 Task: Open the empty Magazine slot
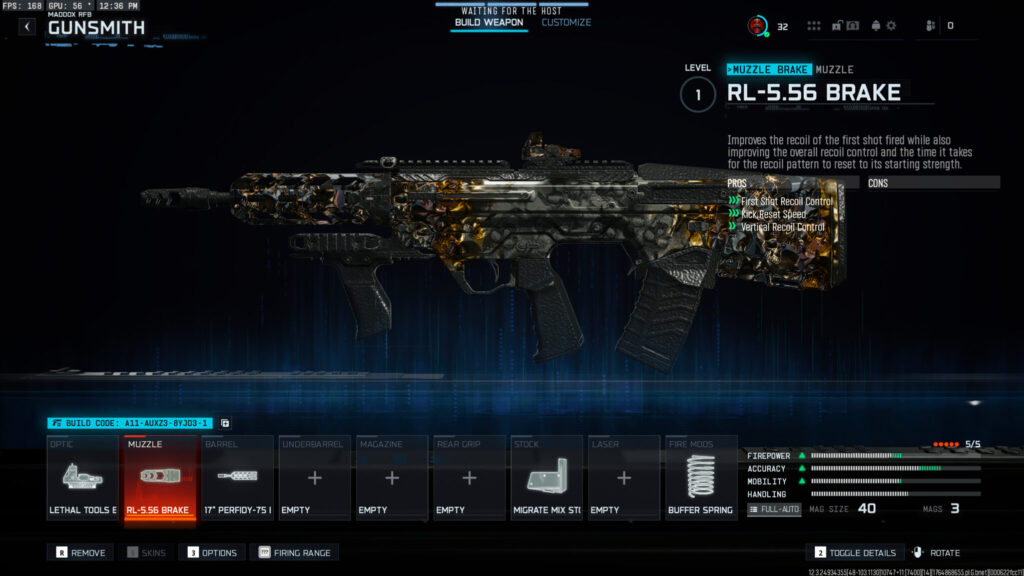click(x=392, y=478)
